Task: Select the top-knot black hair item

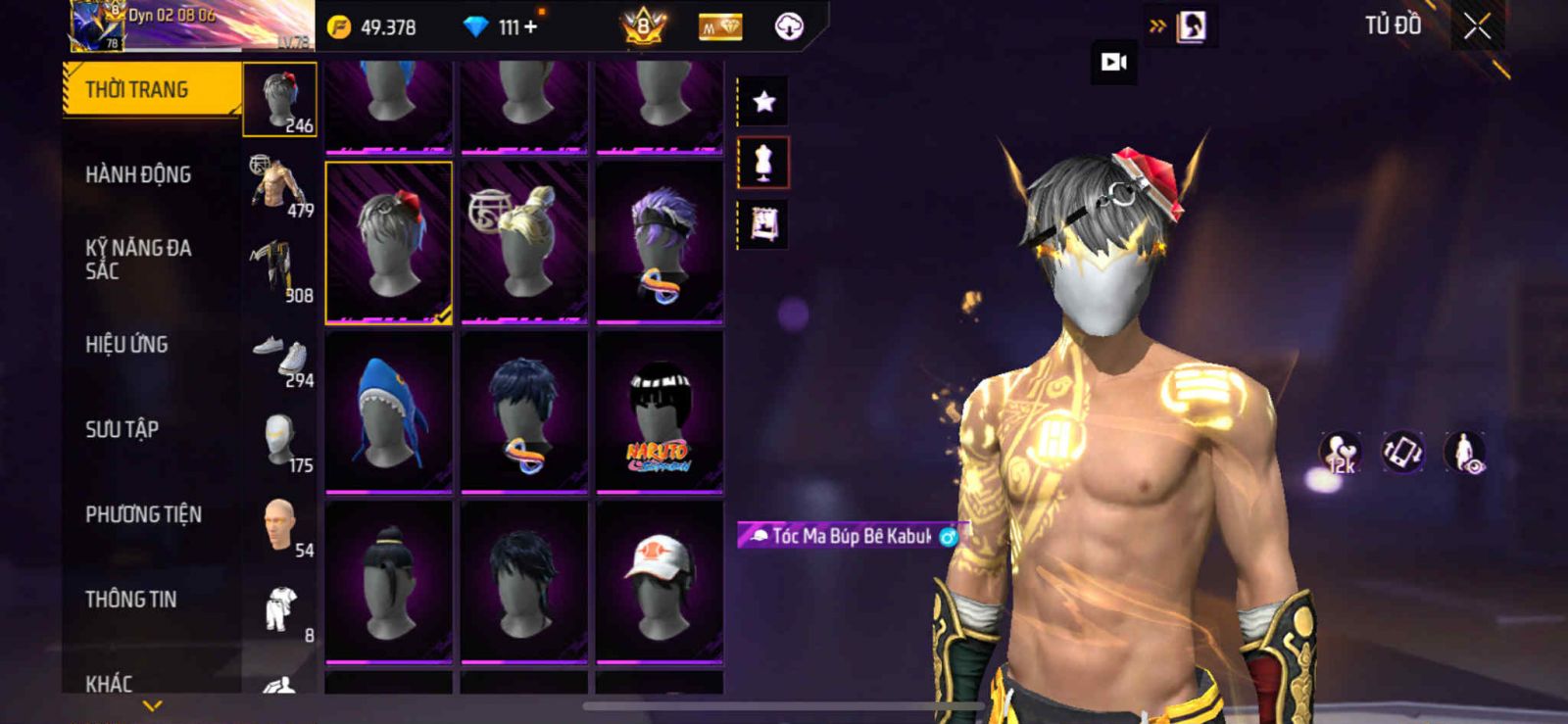Action: pos(389,581)
